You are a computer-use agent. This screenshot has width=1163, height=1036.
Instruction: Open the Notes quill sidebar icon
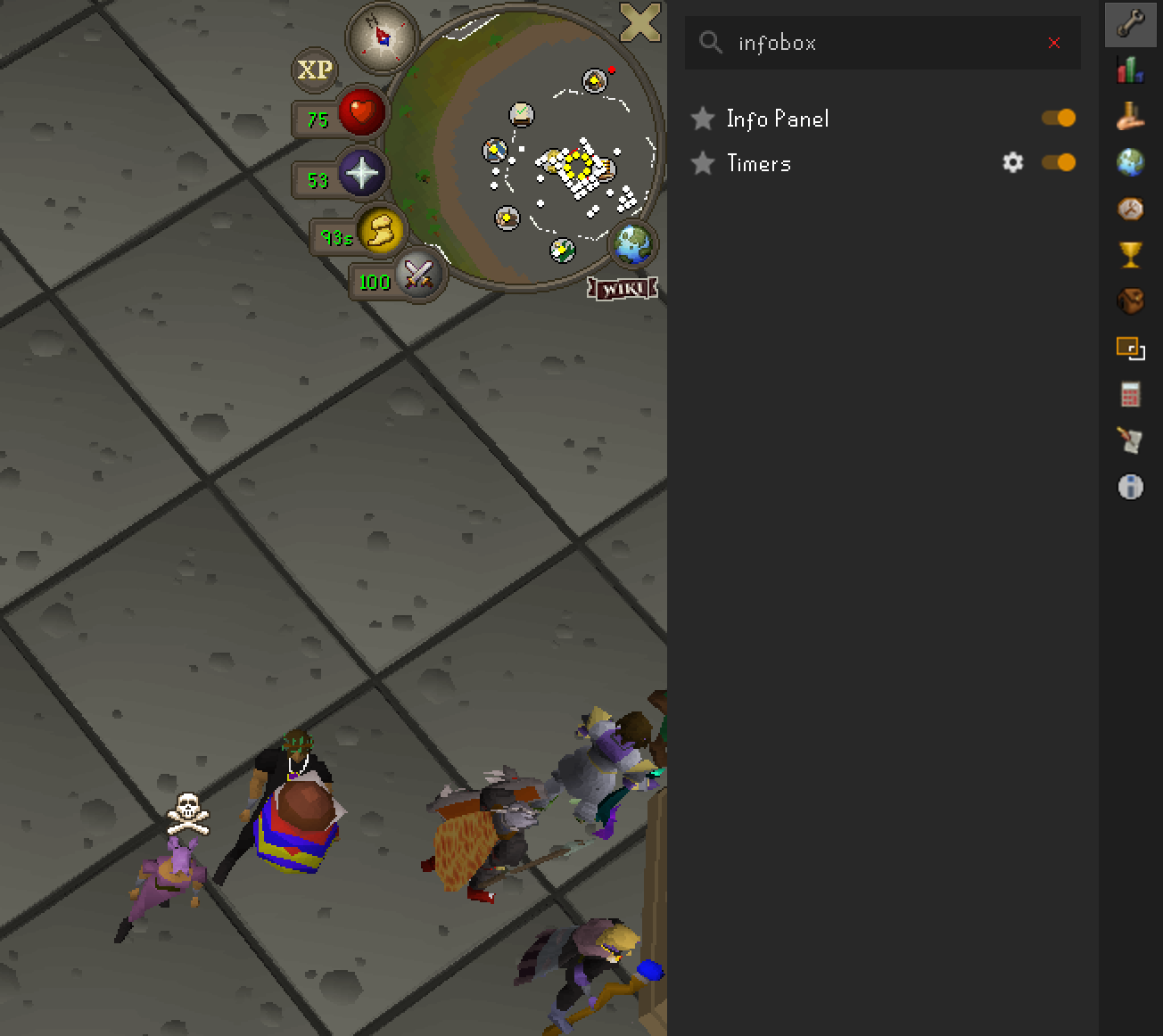1130,440
